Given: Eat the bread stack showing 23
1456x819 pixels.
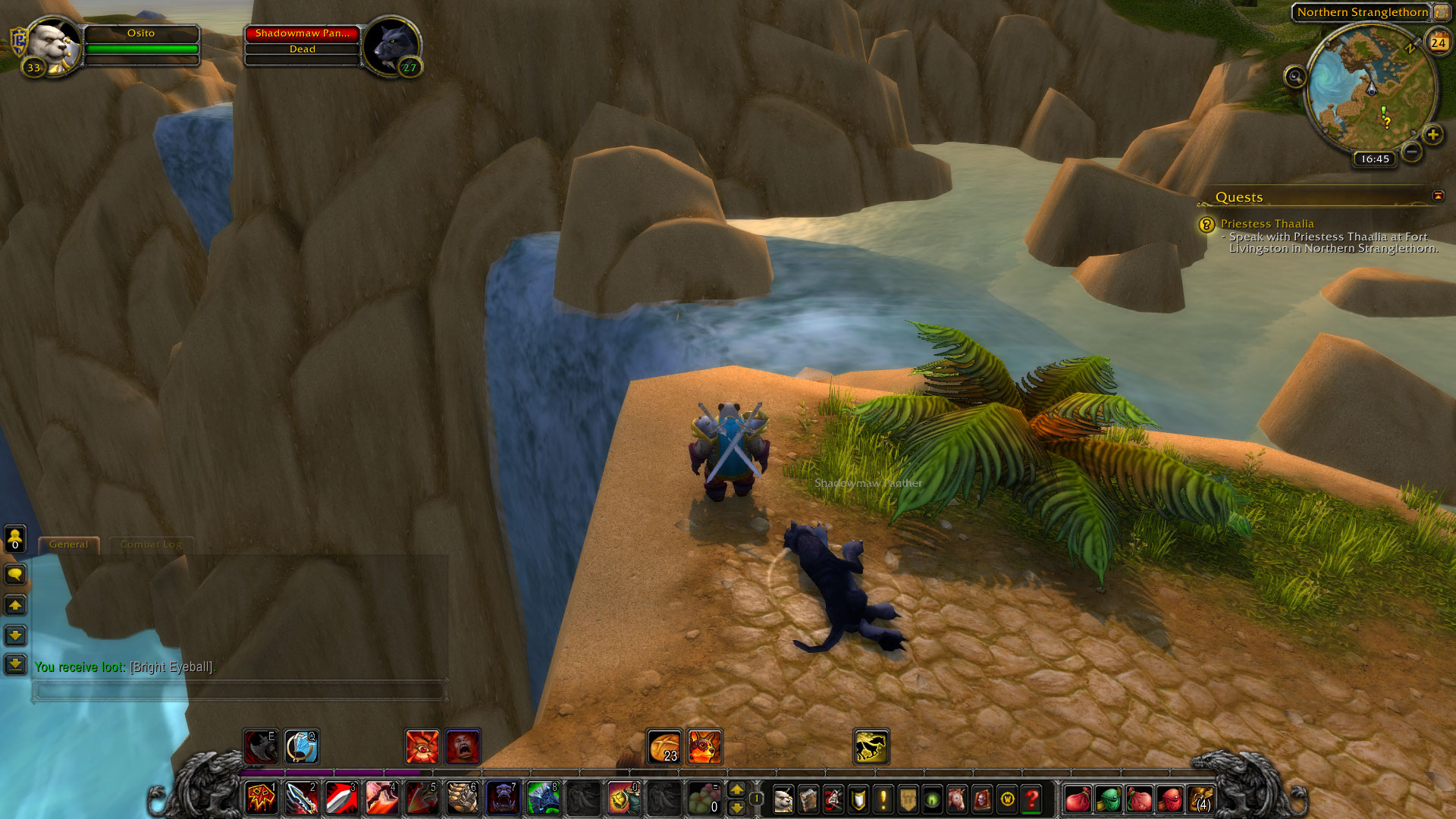Looking at the screenshot, I should tap(664, 747).
